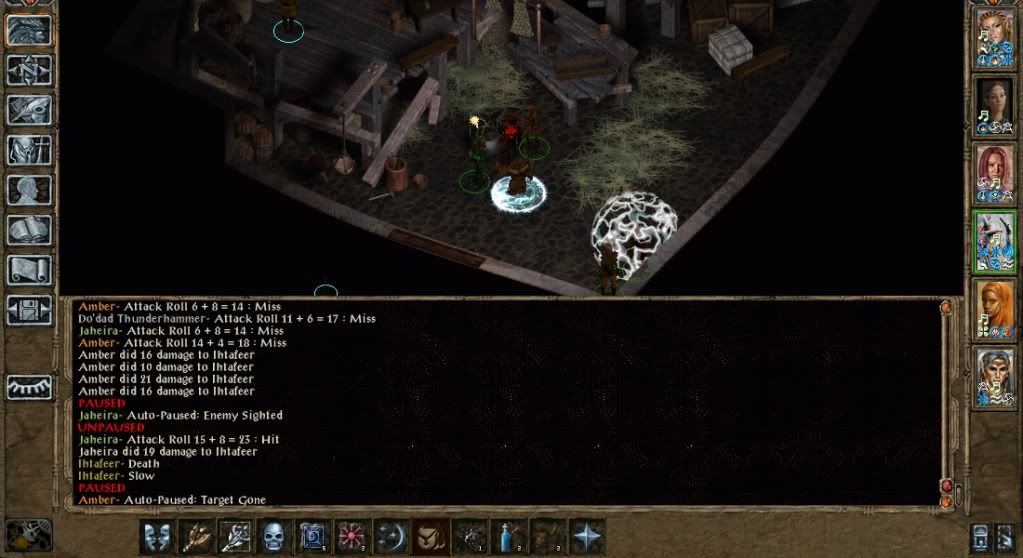
Task: Click the closed eye button on the sidebar
Action: [x=29, y=387]
